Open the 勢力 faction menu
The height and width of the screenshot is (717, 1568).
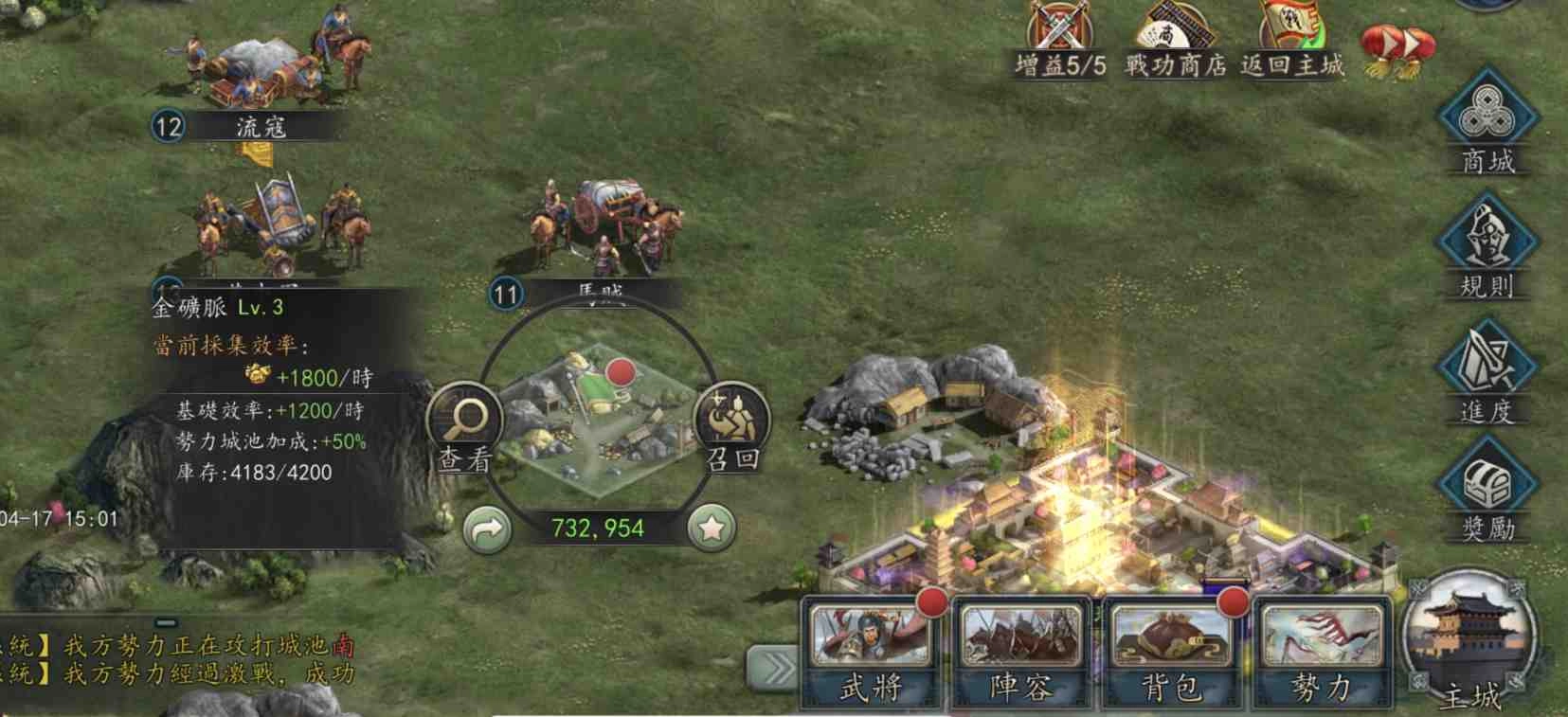click(1322, 654)
